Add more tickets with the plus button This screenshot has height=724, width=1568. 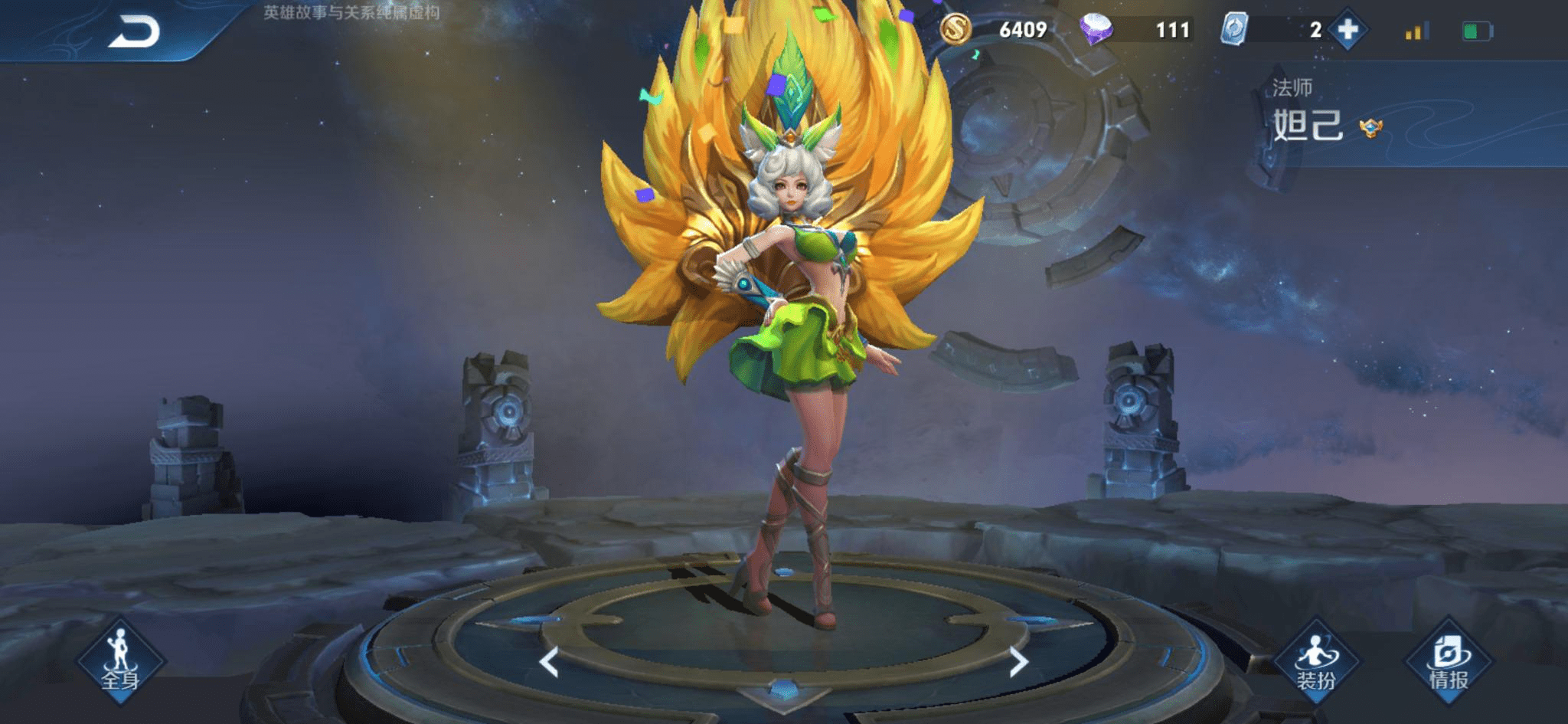point(1348,30)
